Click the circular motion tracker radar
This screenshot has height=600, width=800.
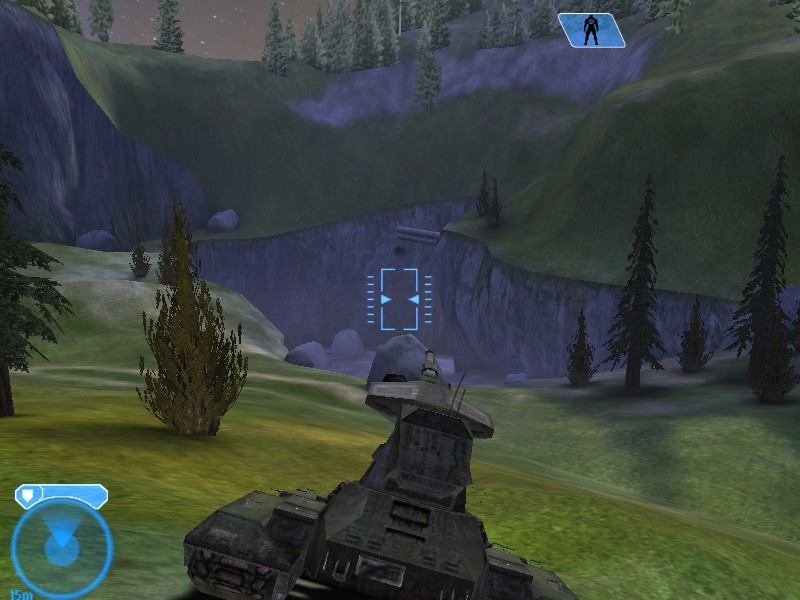61,548
